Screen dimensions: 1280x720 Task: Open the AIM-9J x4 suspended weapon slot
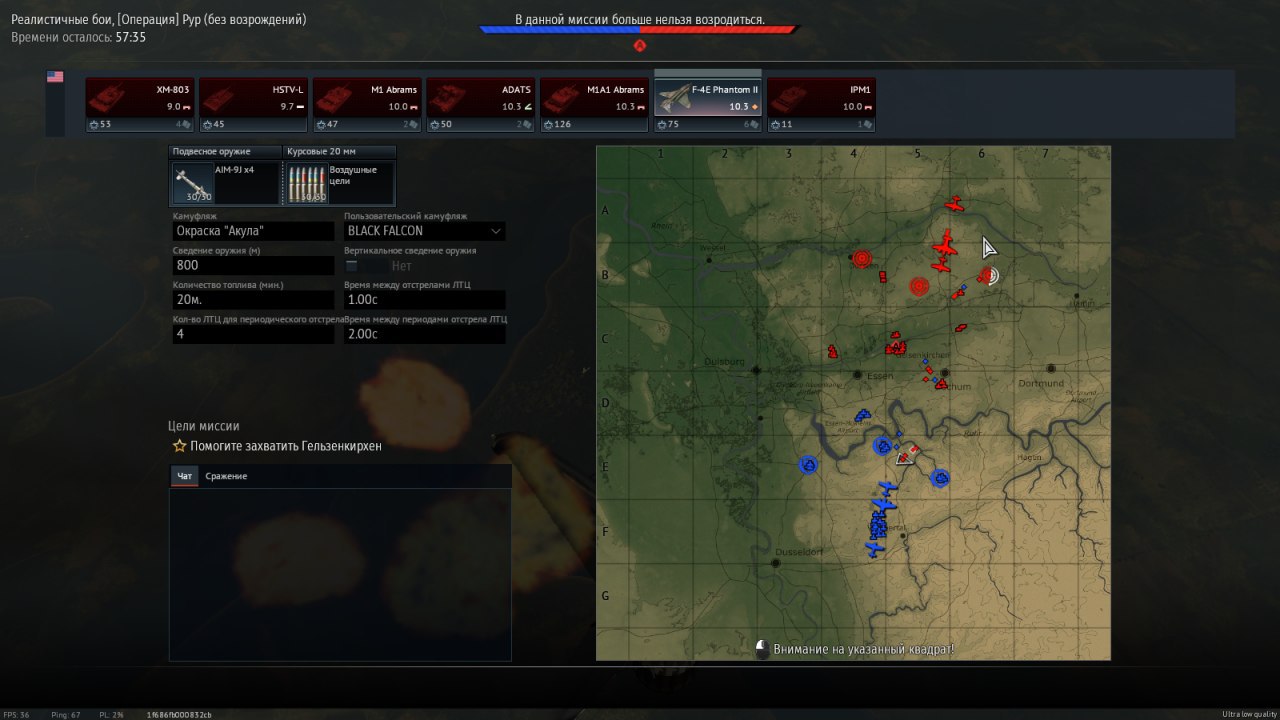(225, 183)
